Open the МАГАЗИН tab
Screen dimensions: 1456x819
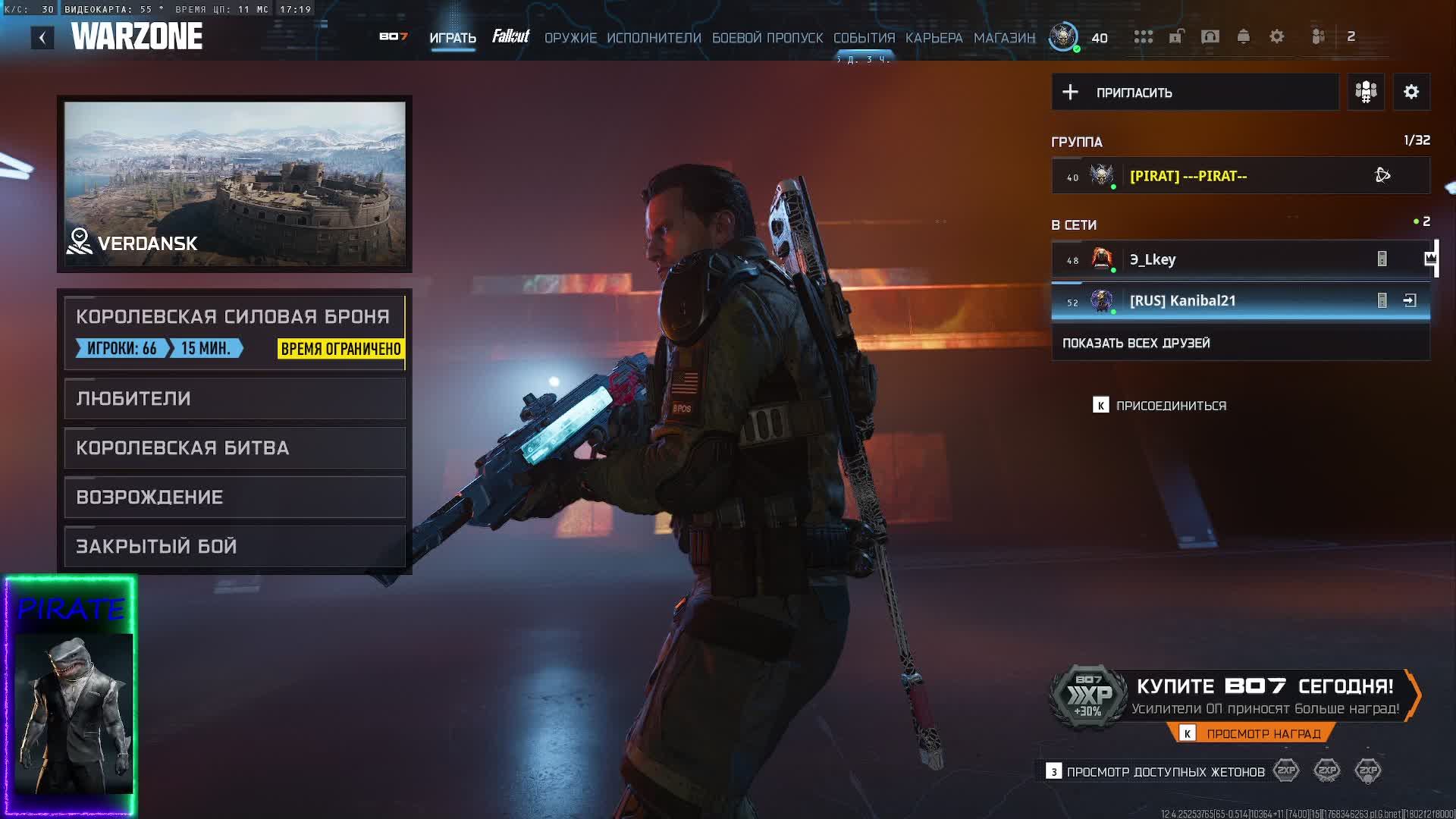(1004, 38)
